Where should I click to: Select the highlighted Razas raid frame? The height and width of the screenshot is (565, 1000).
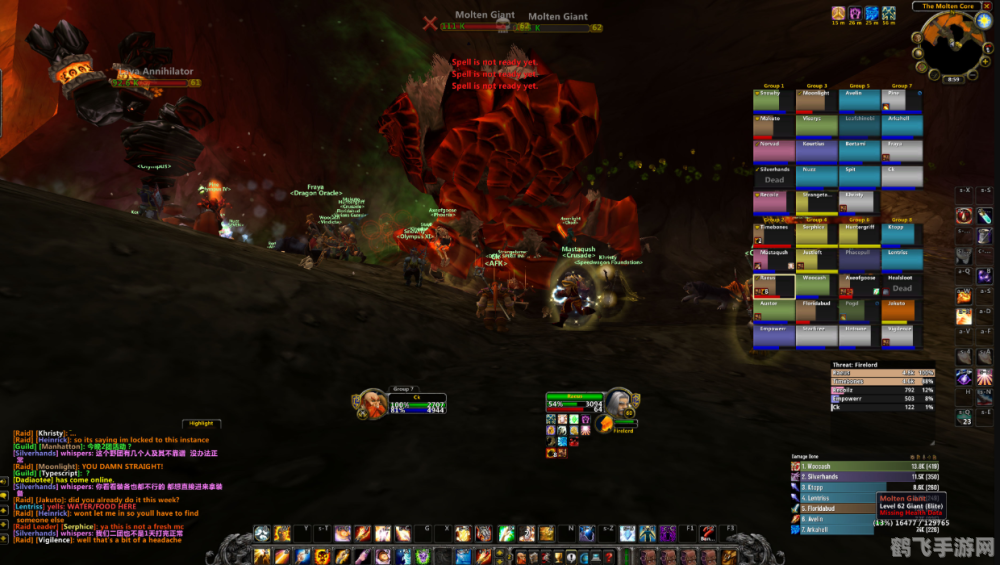click(773, 287)
